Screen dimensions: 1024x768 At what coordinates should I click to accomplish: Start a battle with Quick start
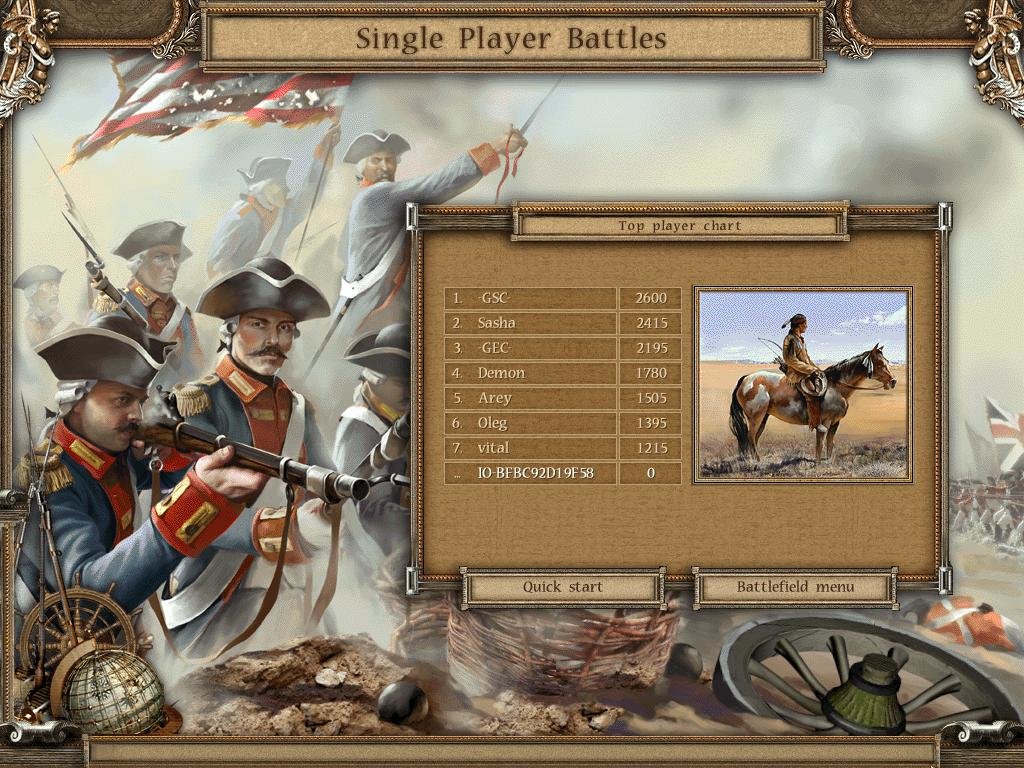coord(563,587)
